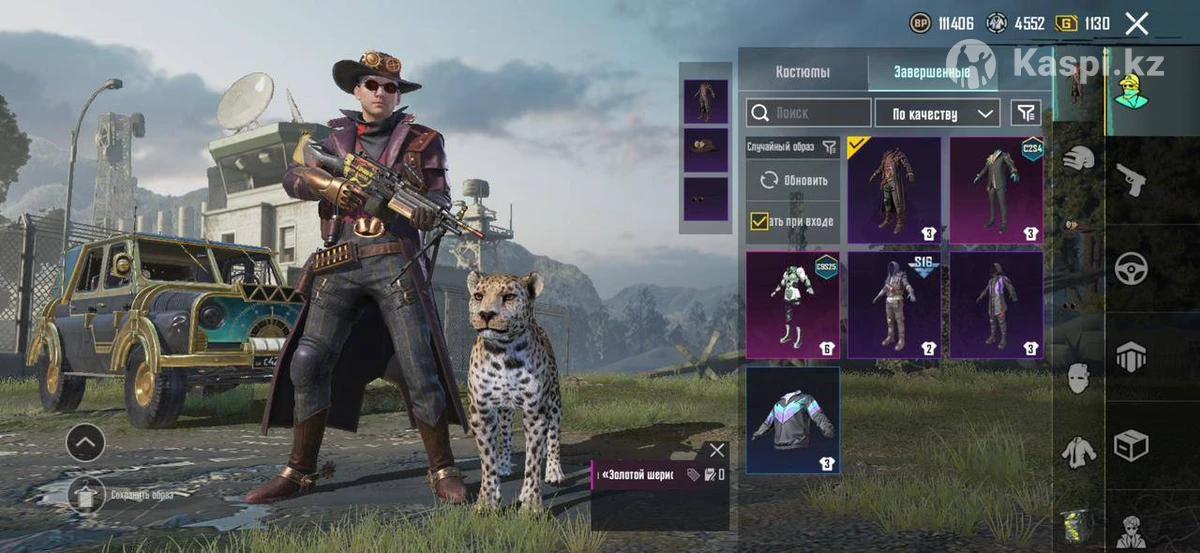Save the current look with Сохранить образ
The image size is (1200, 553).
coord(87,494)
